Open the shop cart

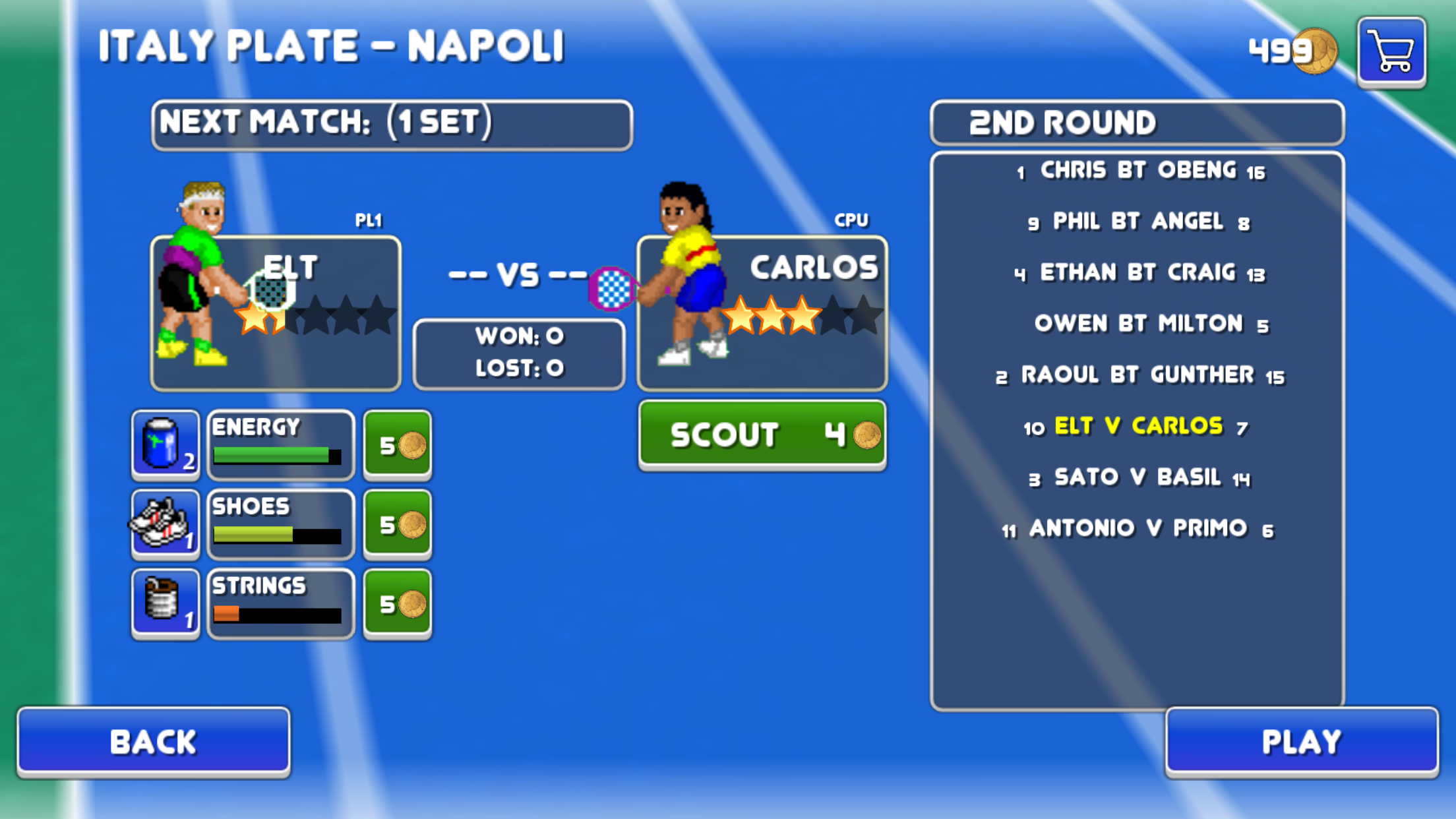(1391, 51)
